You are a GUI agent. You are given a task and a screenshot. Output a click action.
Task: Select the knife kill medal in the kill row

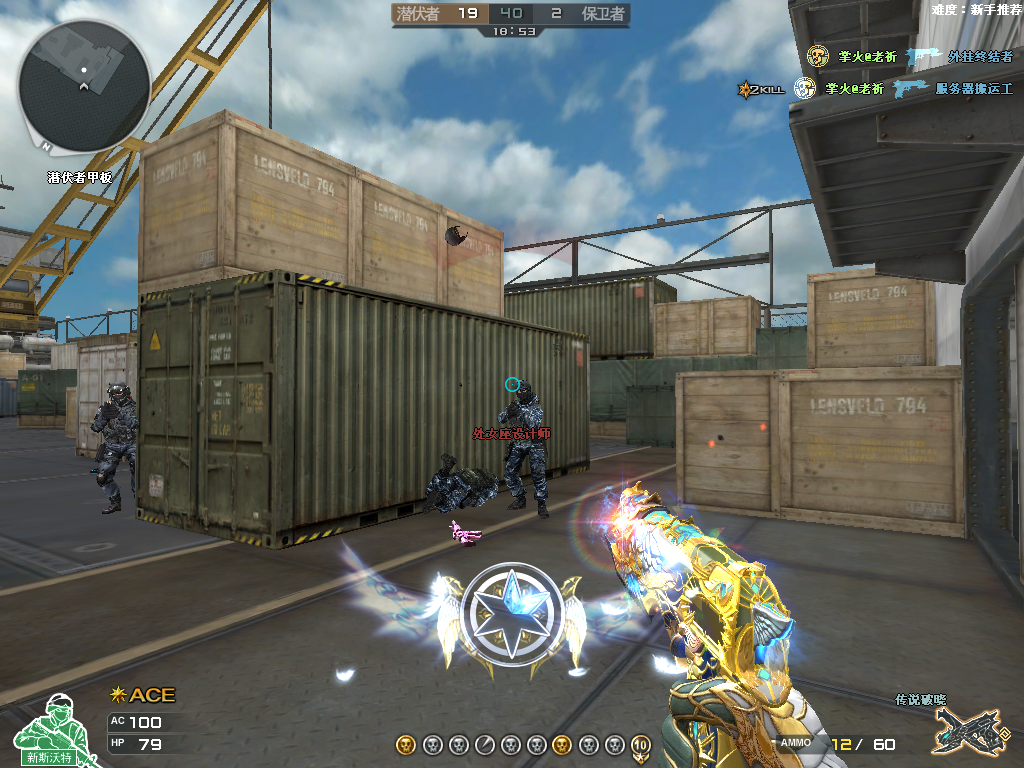pos(484,744)
